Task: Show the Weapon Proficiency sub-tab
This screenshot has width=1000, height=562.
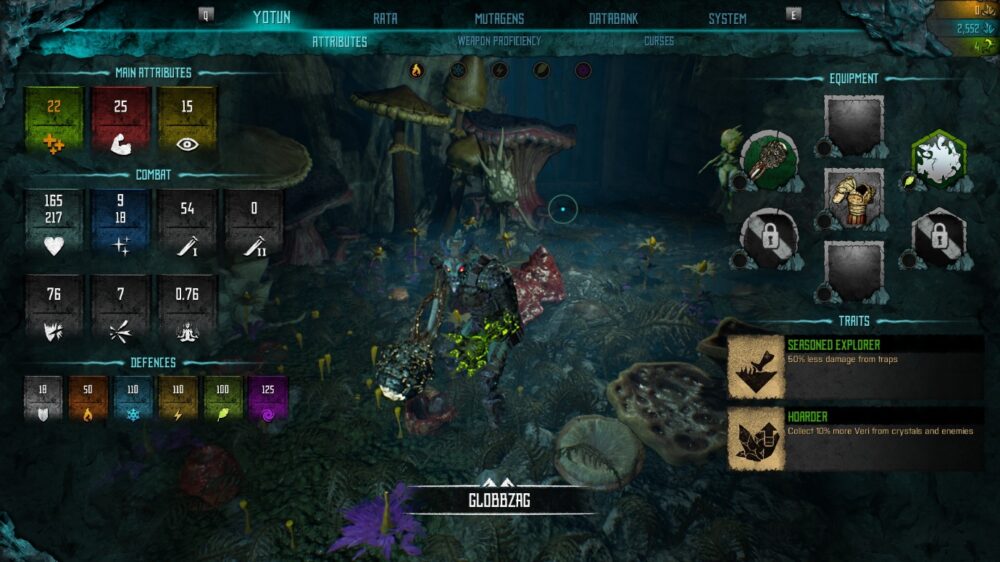Action: (x=499, y=41)
